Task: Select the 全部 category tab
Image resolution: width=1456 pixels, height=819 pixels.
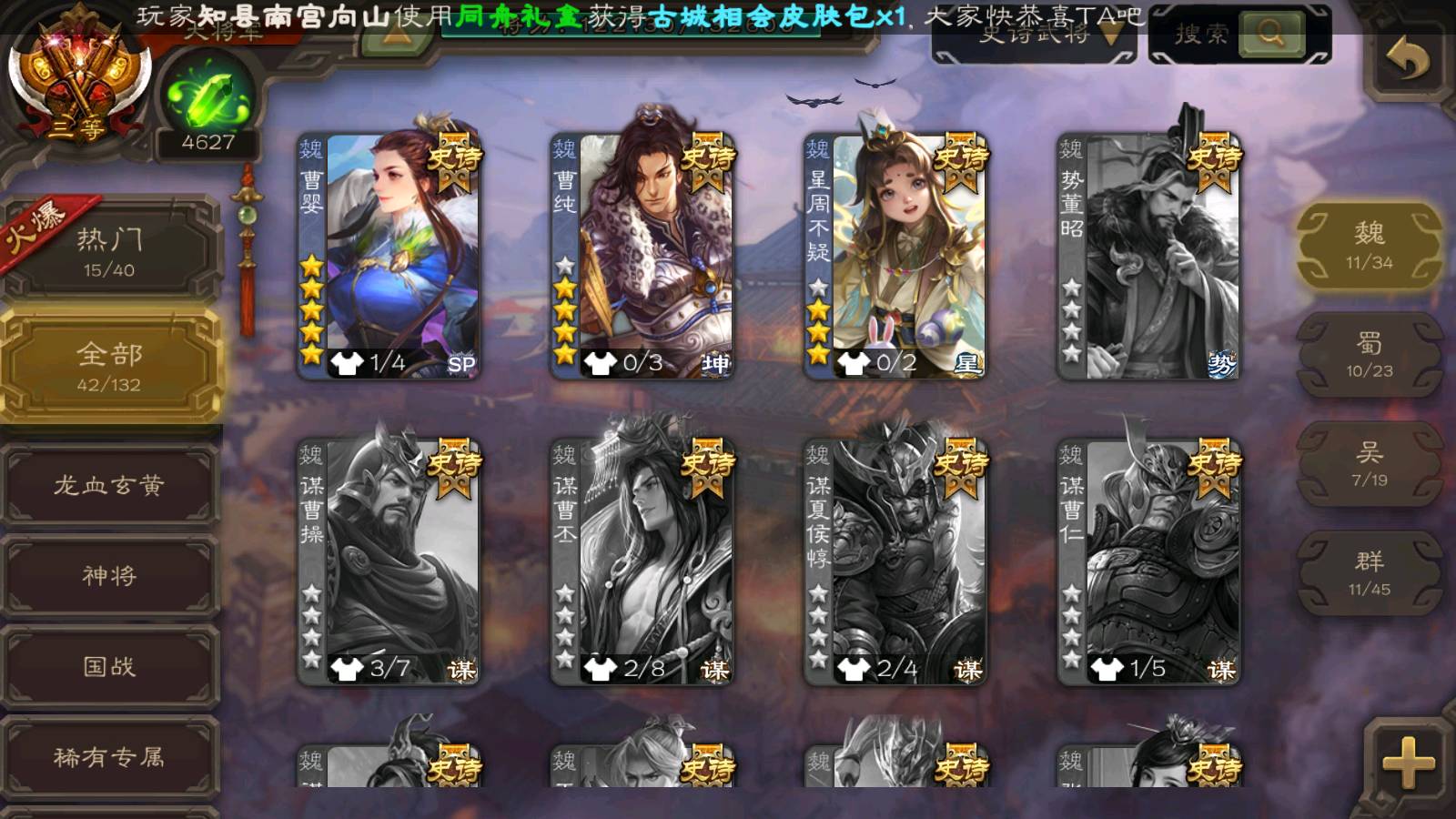Action: (109, 365)
